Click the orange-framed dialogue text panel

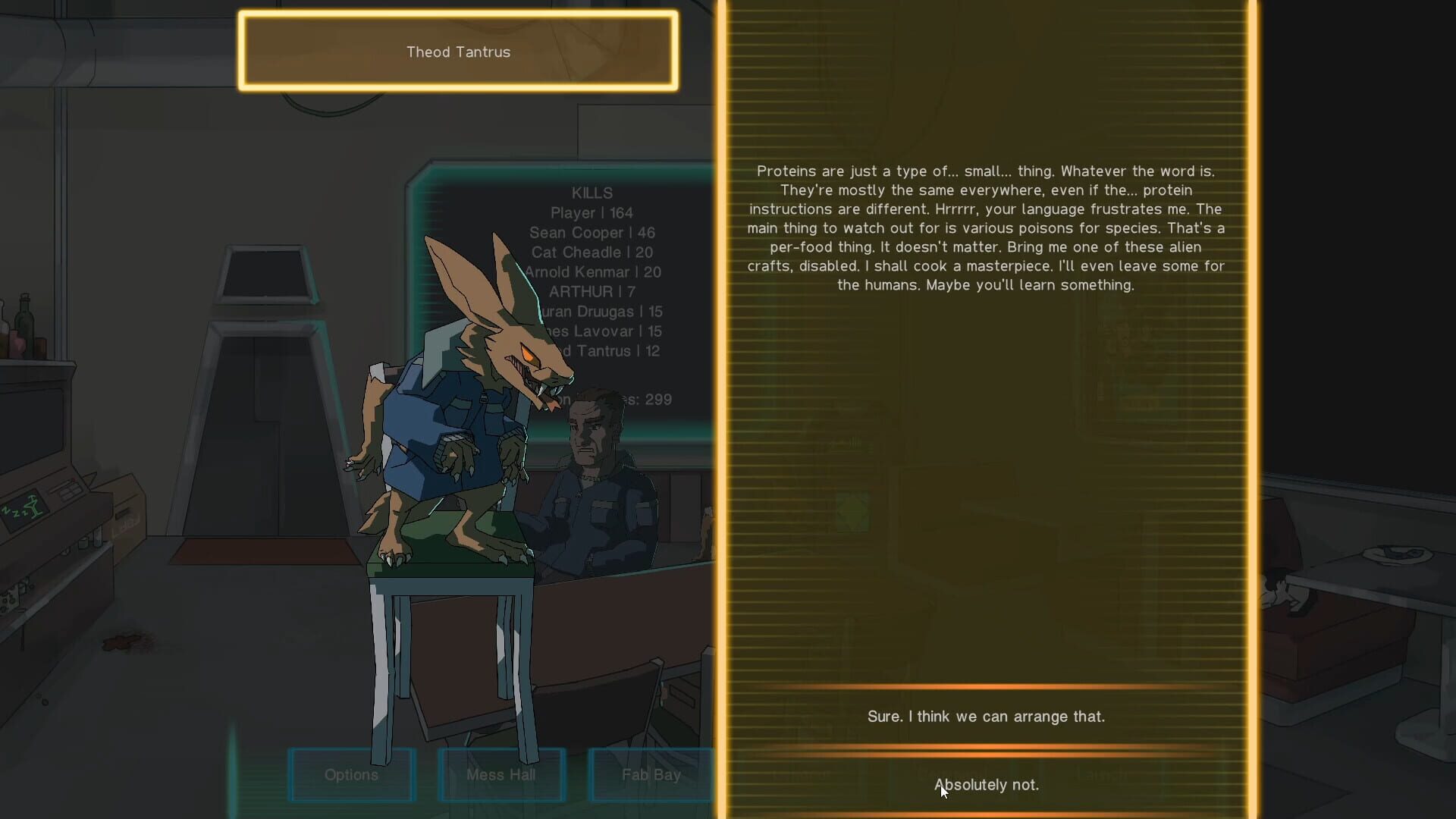coord(986,227)
